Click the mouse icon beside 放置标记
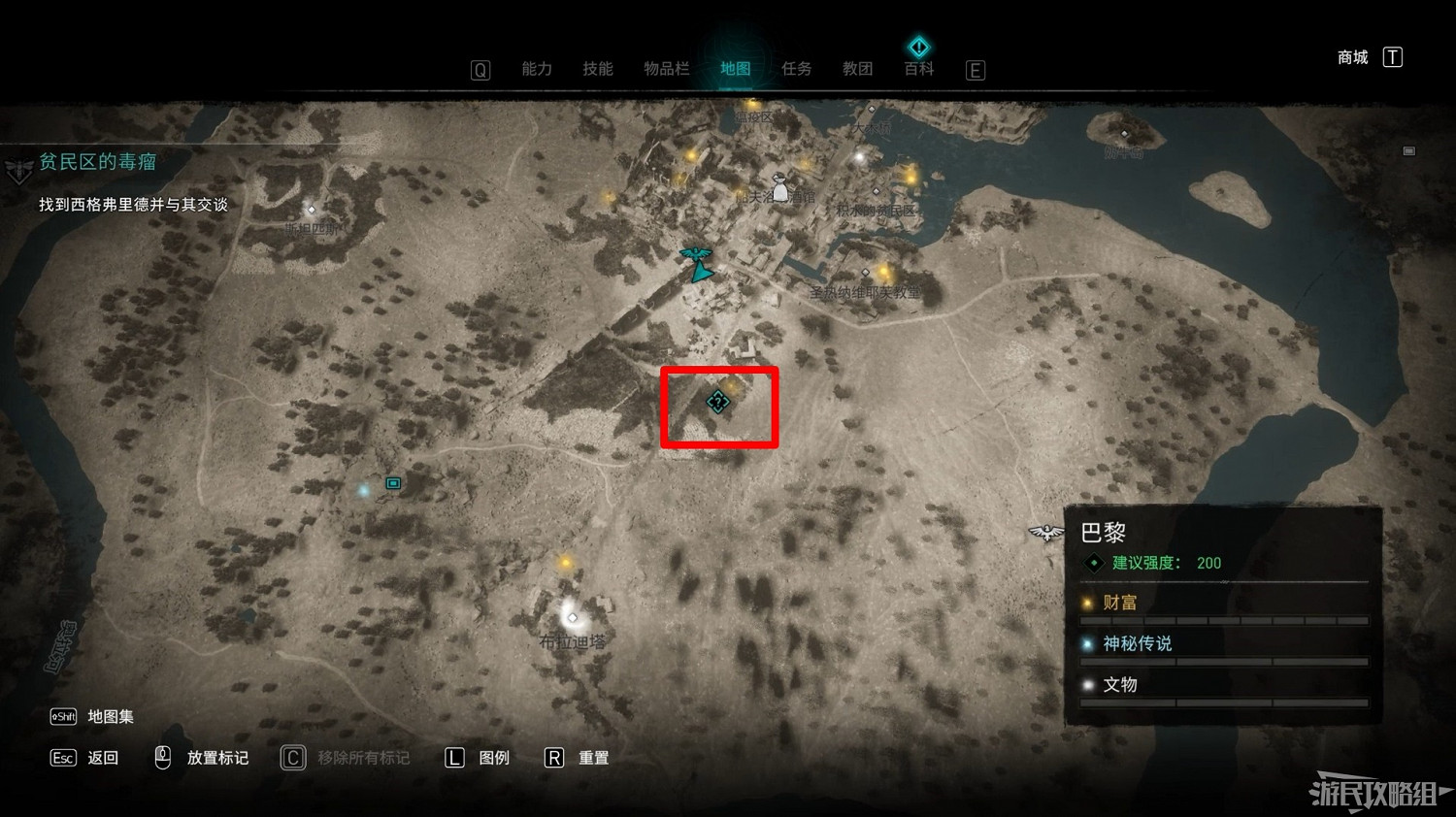This screenshot has height=817, width=1456. pyautogui.click(x=161, y=757)
